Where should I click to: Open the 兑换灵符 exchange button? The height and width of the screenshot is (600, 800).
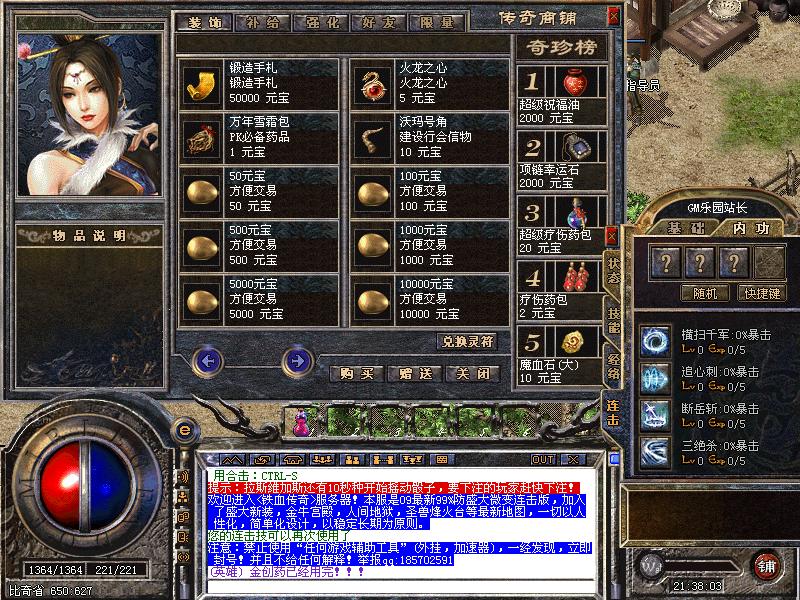[x=468, y=341]
